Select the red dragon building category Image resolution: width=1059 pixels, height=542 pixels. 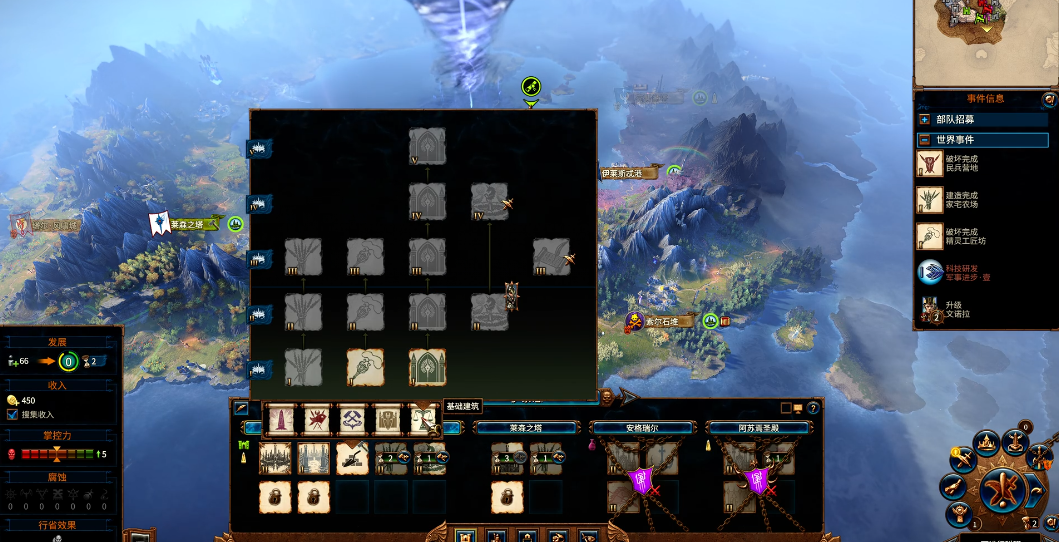click(x=317, y=420)
